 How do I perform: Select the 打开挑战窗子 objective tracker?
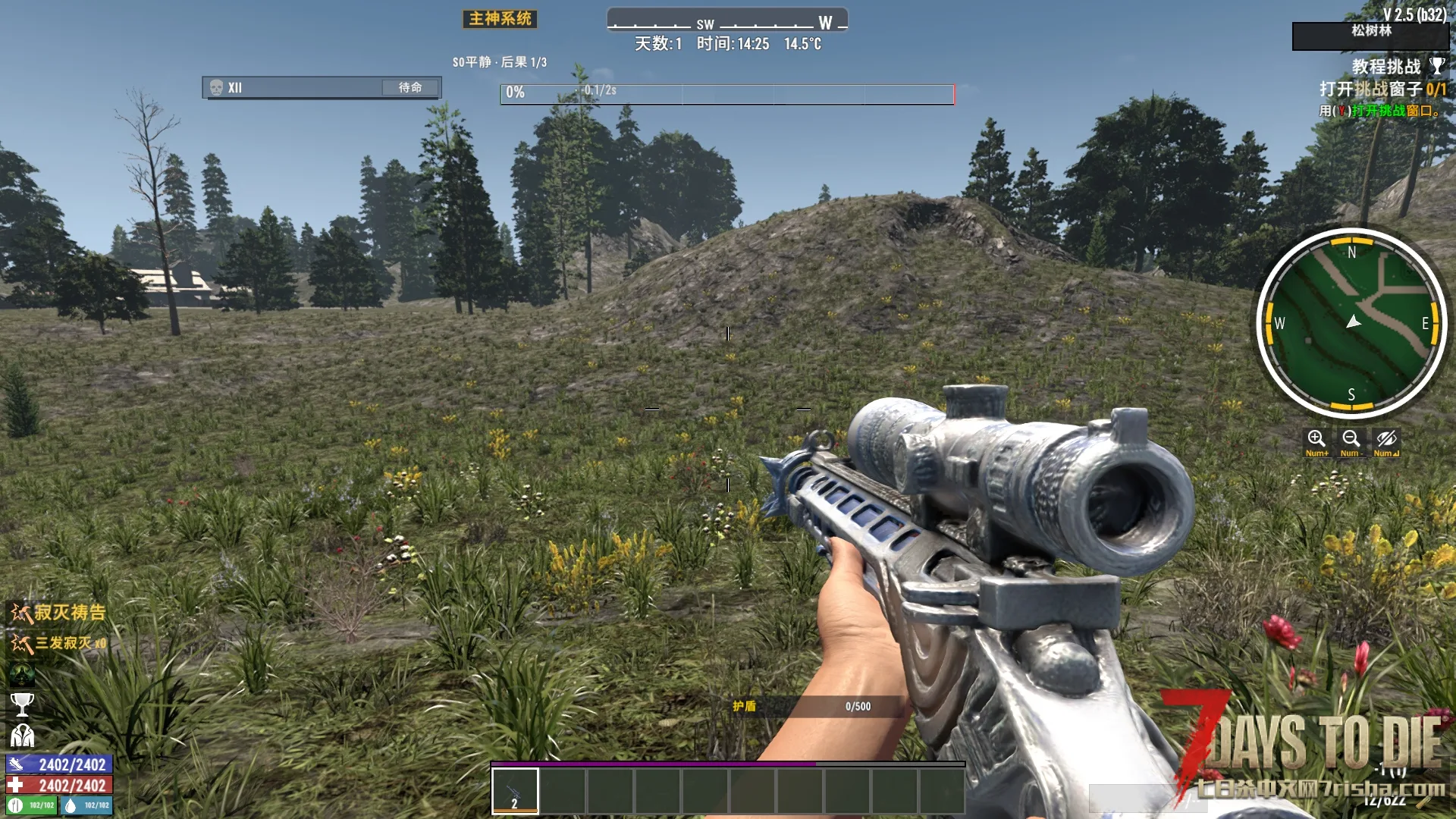(x=1382, y=89)
